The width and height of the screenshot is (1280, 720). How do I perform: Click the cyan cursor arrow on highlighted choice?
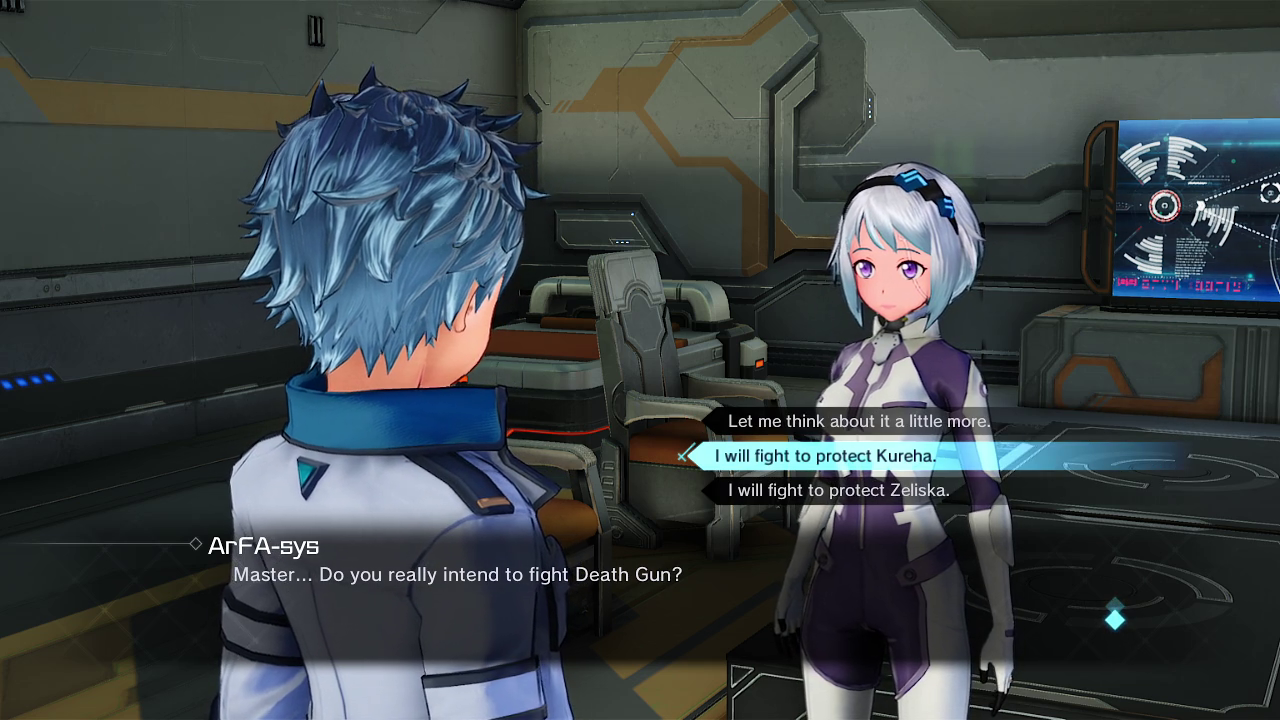(x=684, y=456)
